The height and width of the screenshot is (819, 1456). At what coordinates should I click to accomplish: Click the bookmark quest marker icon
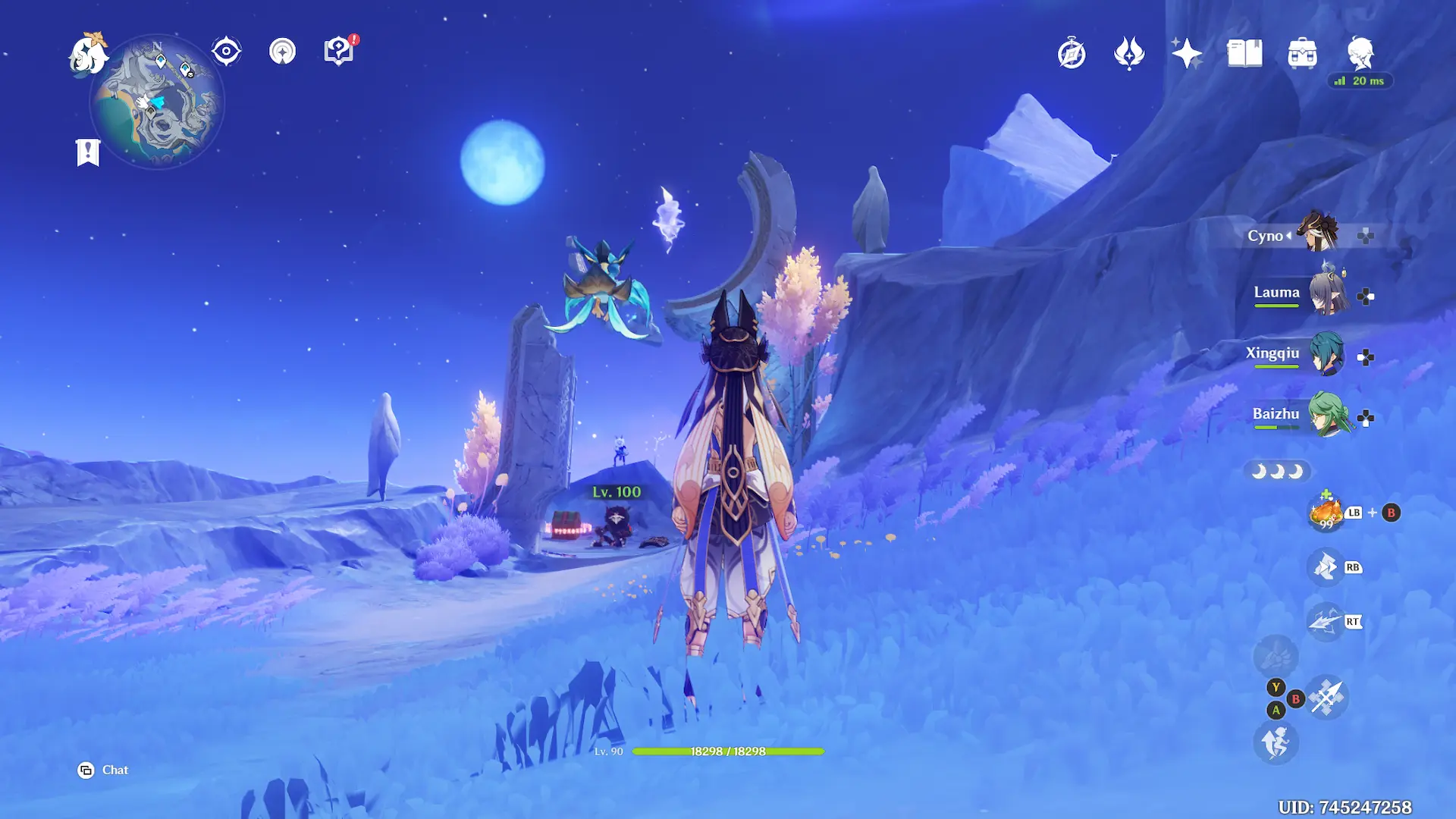coord(88,152)
